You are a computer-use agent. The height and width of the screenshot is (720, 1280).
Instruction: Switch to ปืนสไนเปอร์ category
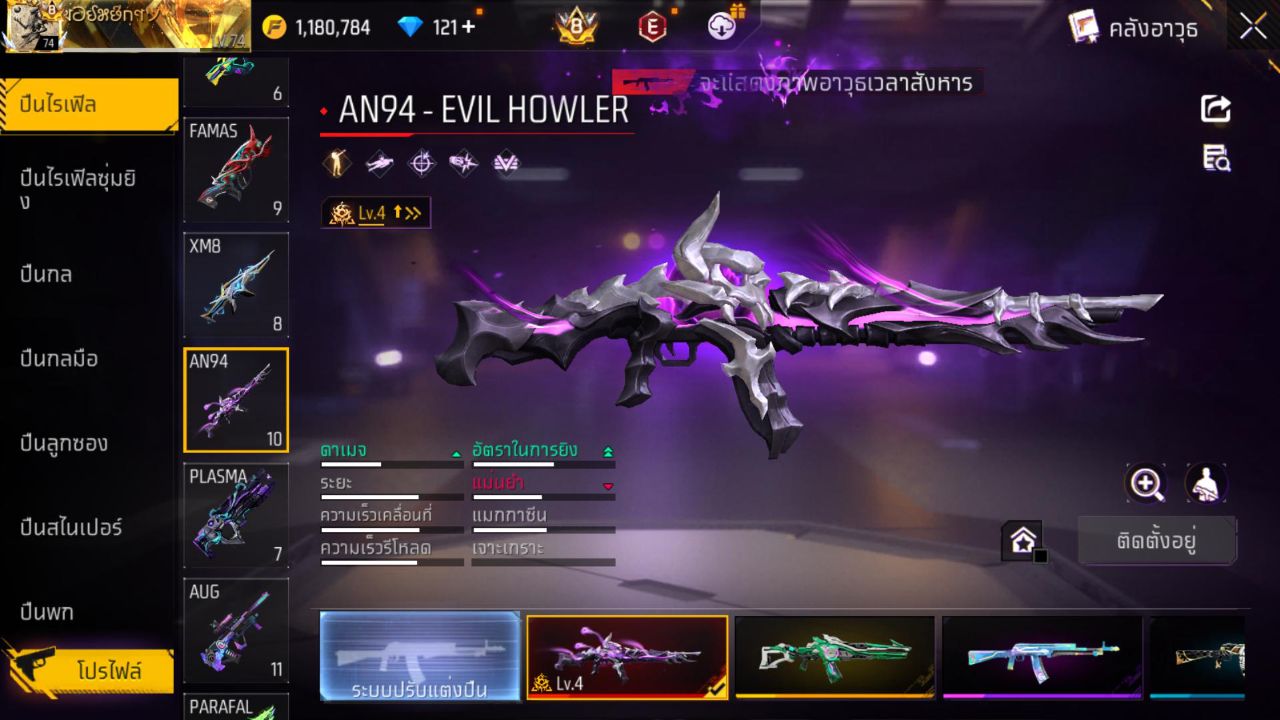tap(71, 527)
